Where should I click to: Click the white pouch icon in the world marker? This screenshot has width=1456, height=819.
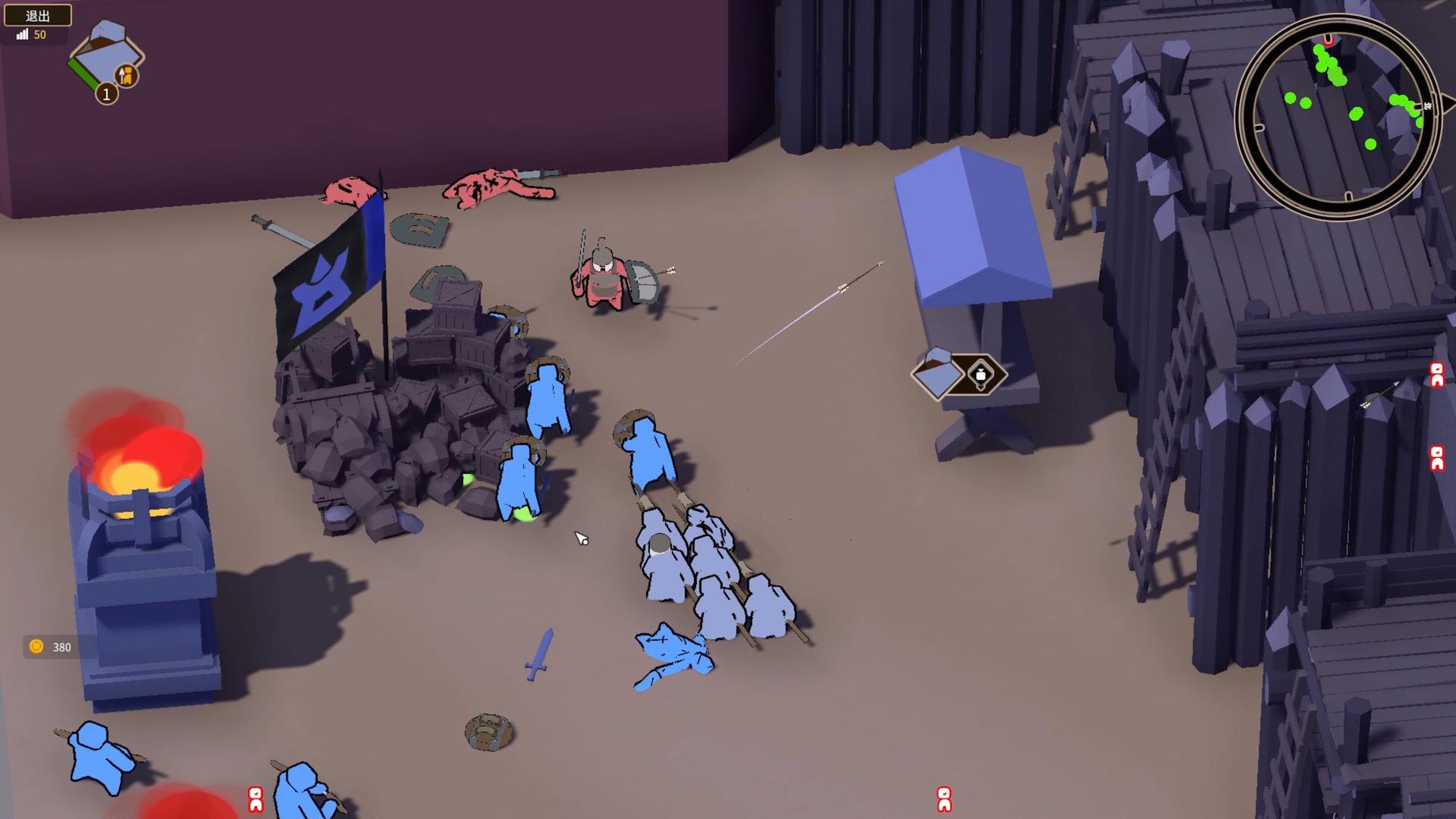tap(981, 375)
